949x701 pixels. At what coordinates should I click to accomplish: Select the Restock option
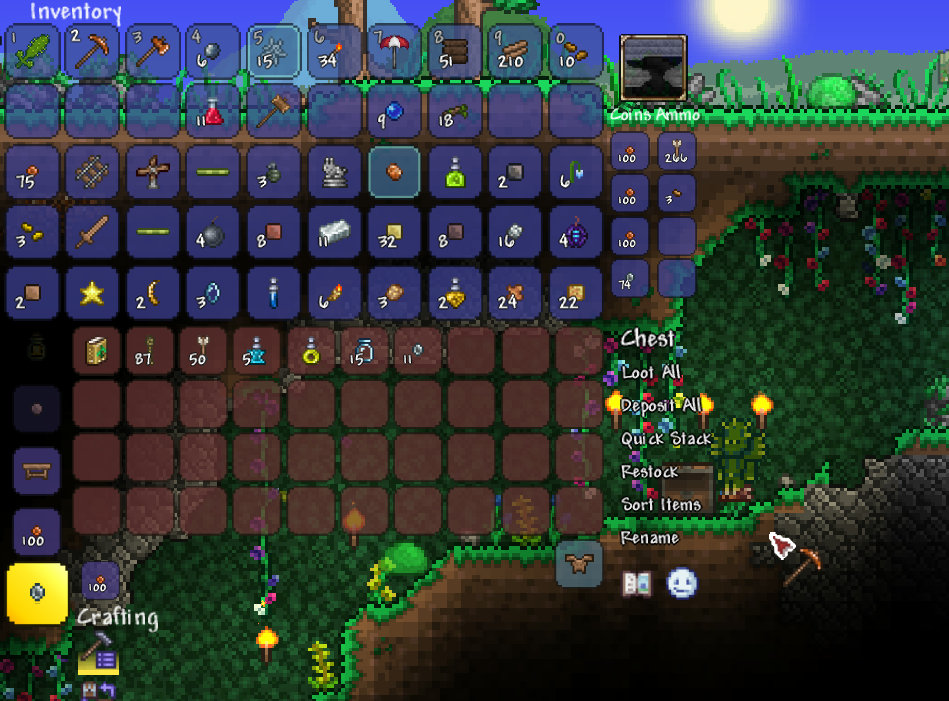pos(650,471)
